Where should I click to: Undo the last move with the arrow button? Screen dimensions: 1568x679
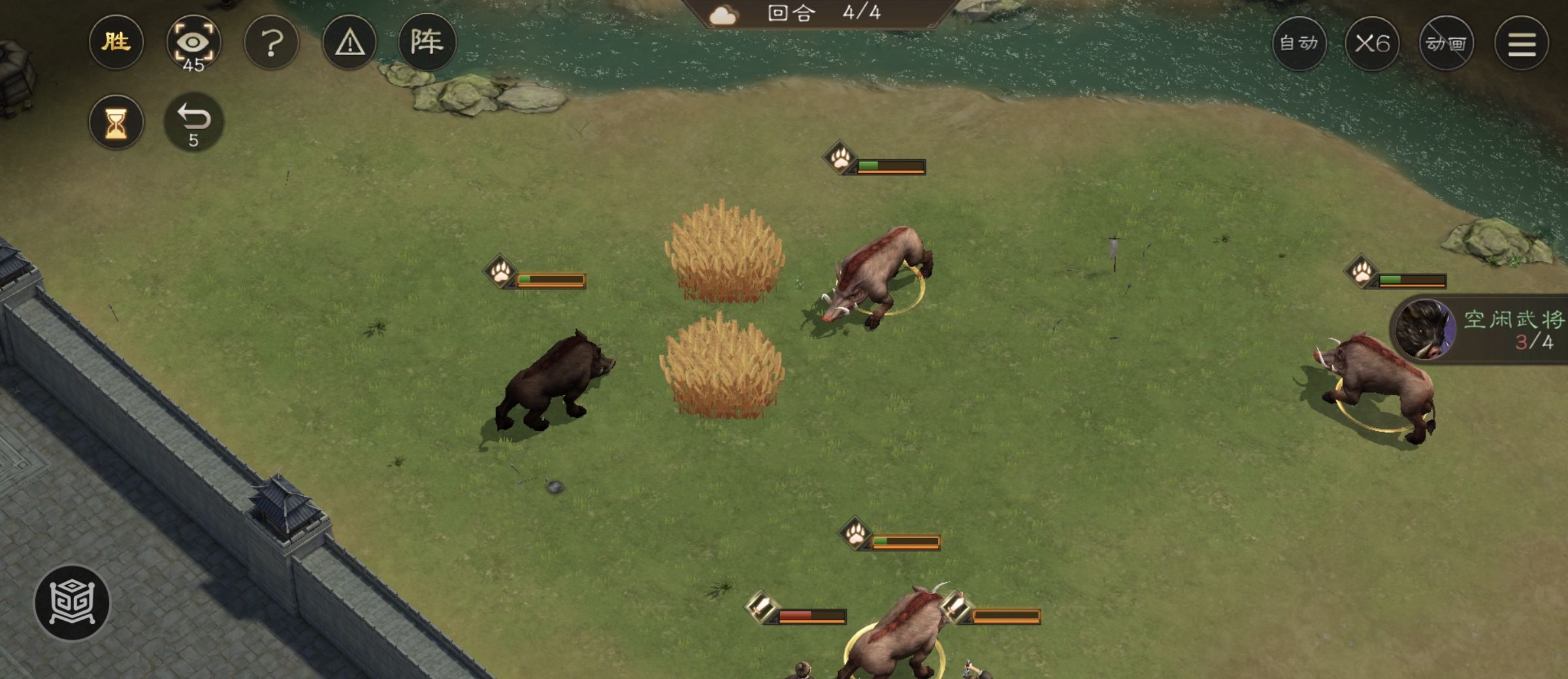click(x=193, y=122)
